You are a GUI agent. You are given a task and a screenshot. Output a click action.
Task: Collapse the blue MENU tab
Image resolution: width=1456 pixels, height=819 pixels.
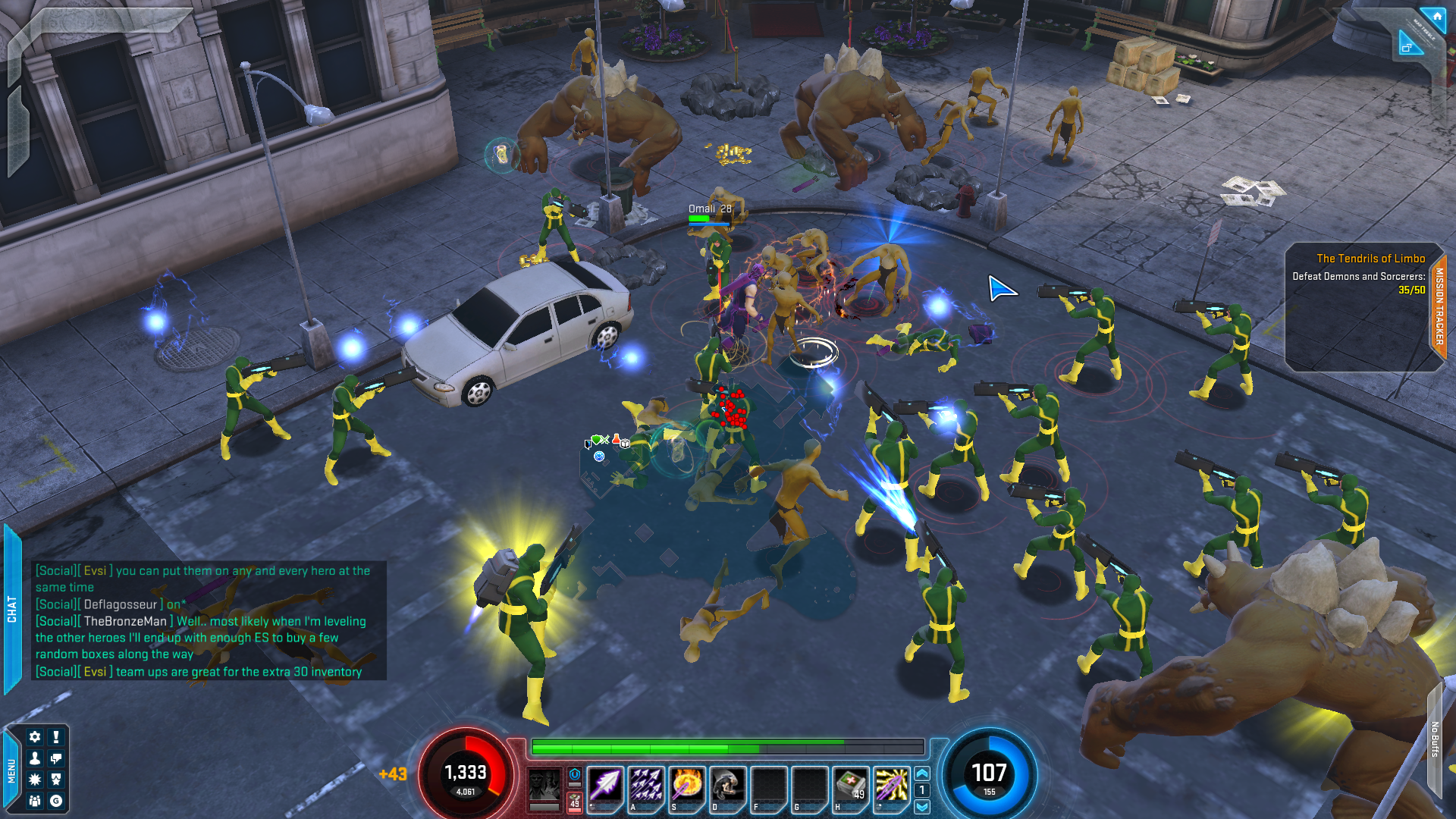(x=11, y=770)
